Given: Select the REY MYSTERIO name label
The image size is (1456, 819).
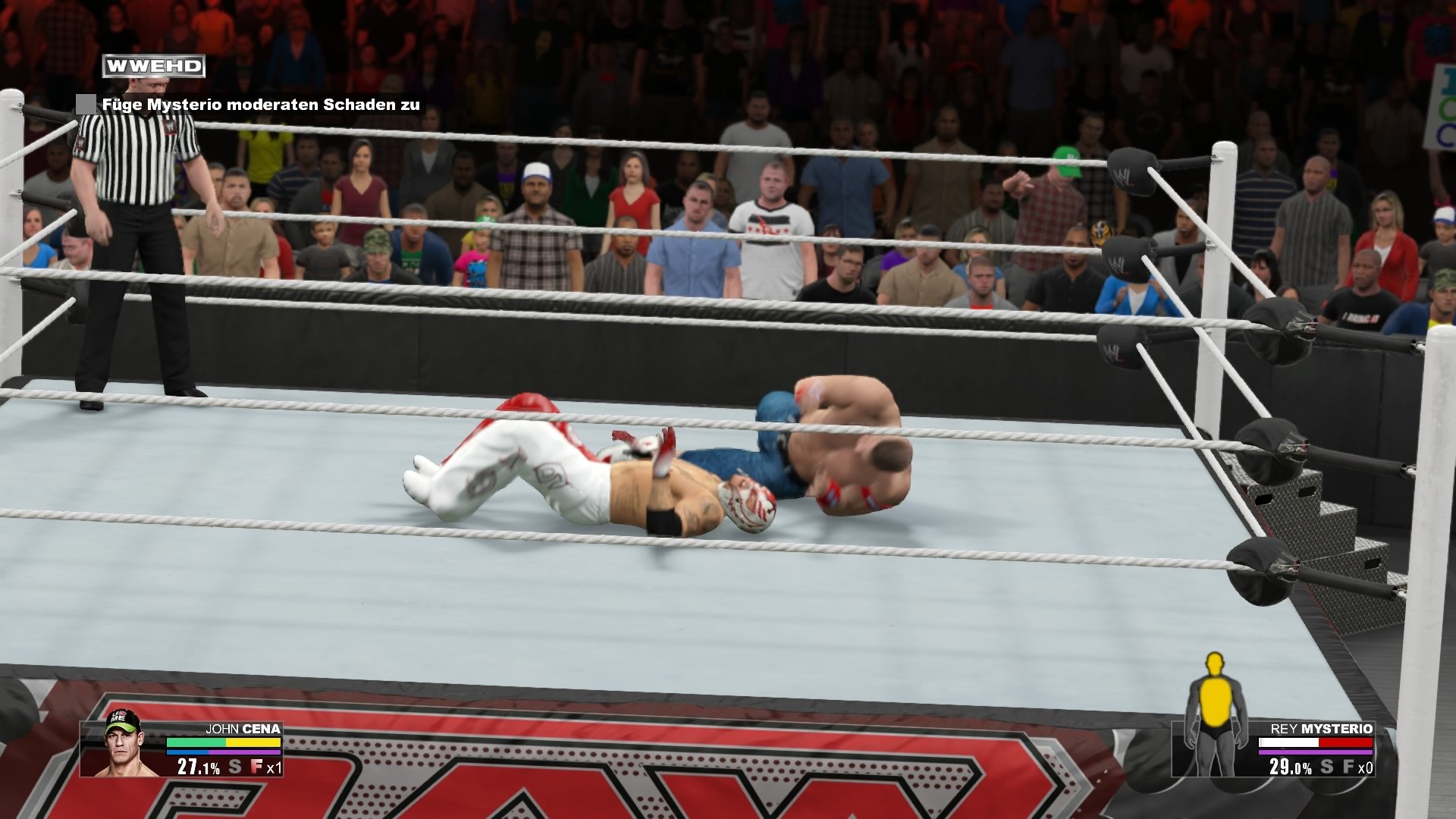Looking at the screenshot, I should pyautogui.click(x=1323, y=729).
